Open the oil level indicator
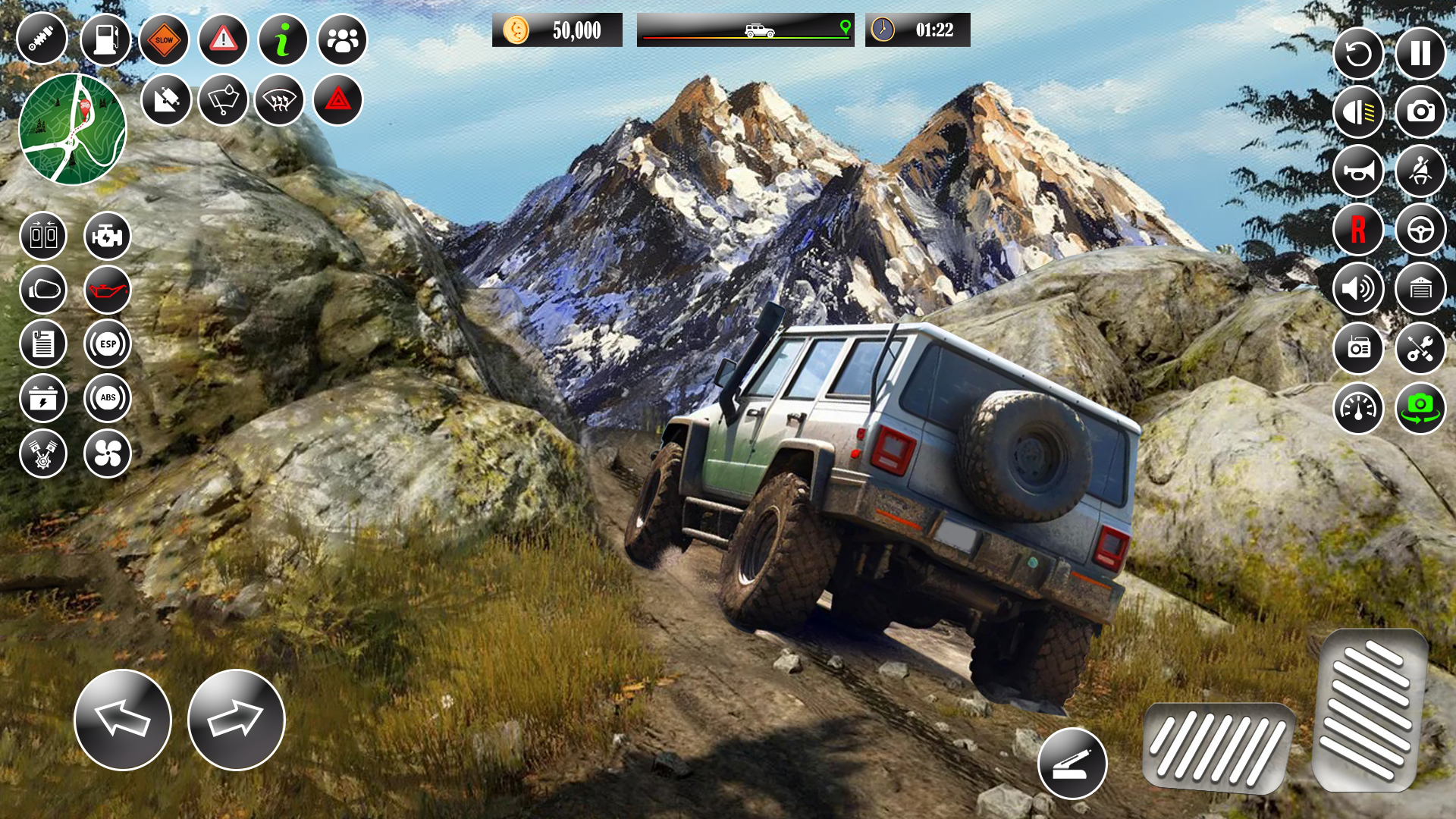Viewport: 1456px width, 819px height. tap(107, 290)
